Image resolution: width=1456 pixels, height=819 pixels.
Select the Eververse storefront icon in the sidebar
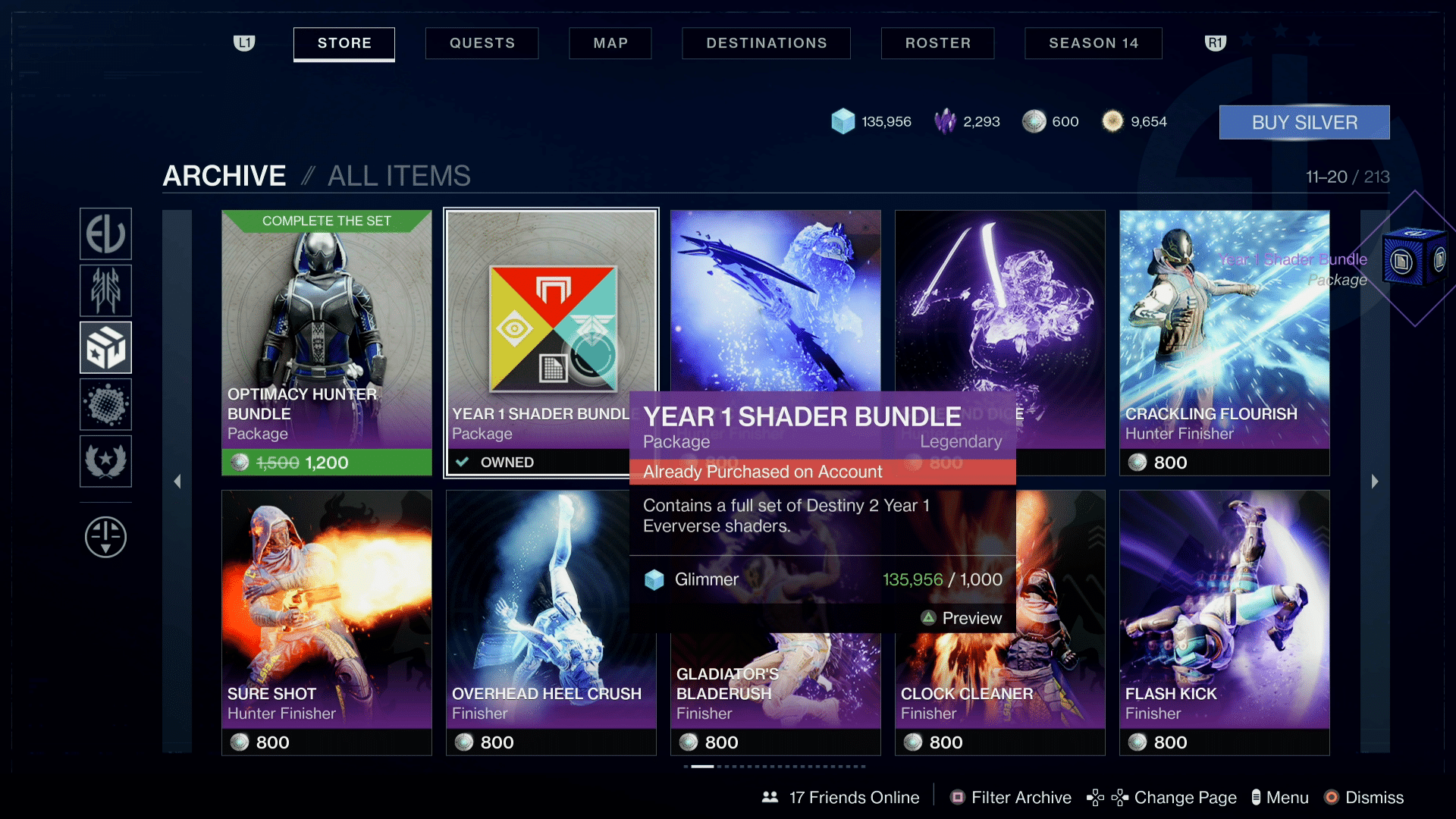105,234
